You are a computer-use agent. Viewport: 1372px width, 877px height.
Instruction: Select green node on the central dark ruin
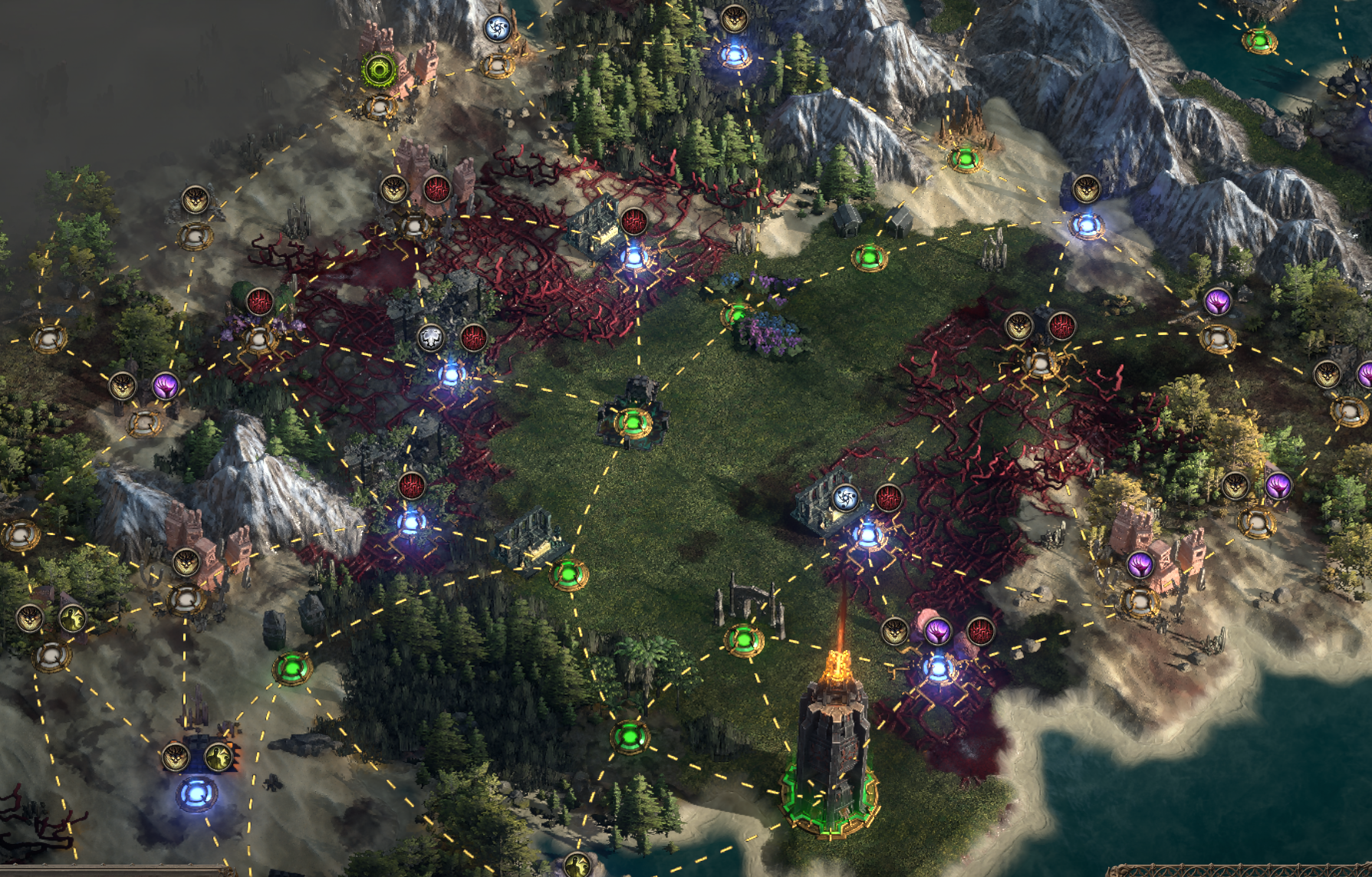pyautogui.click(x=633, y=422)
